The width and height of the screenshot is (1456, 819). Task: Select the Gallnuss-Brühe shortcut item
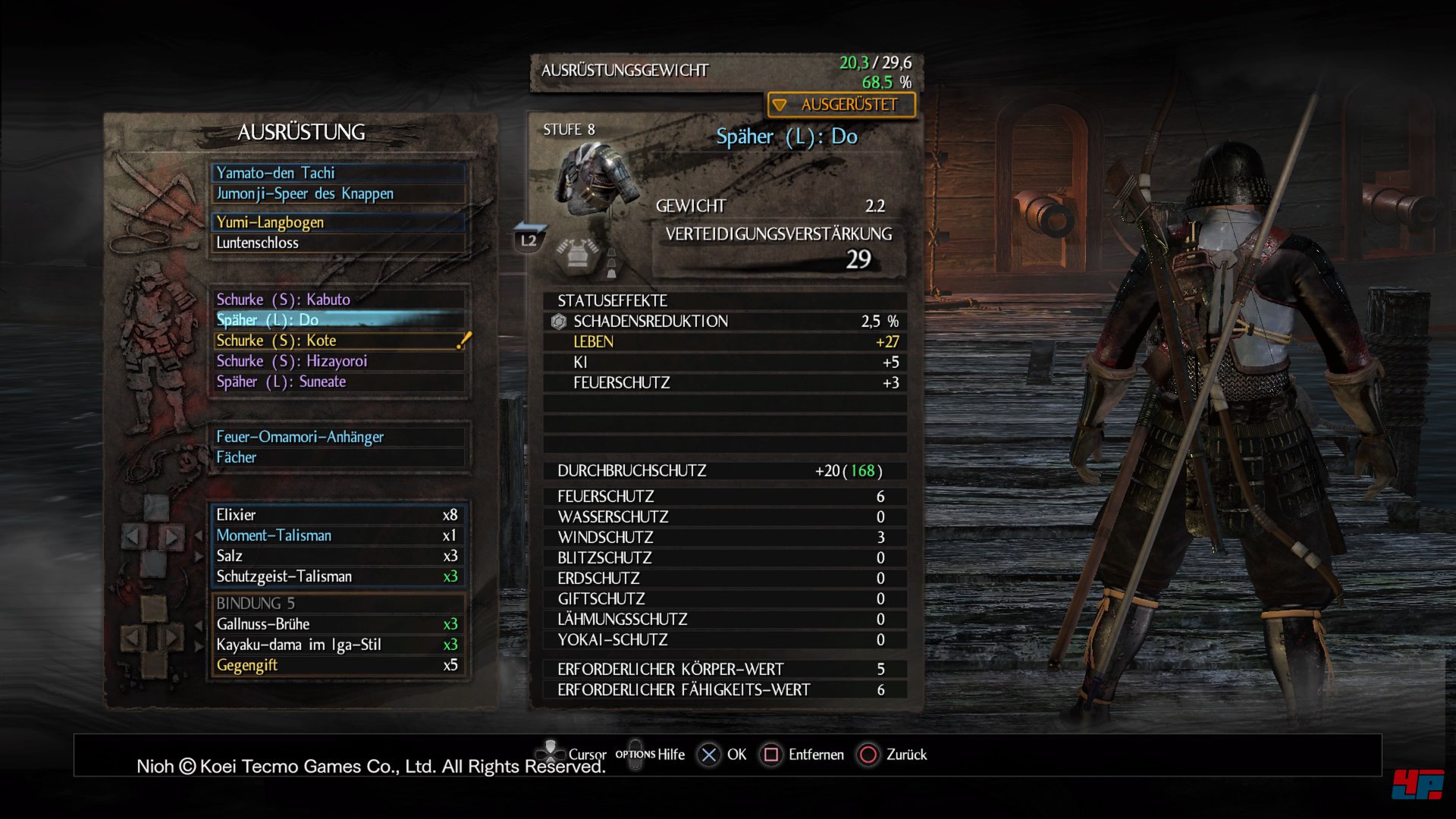338,624
